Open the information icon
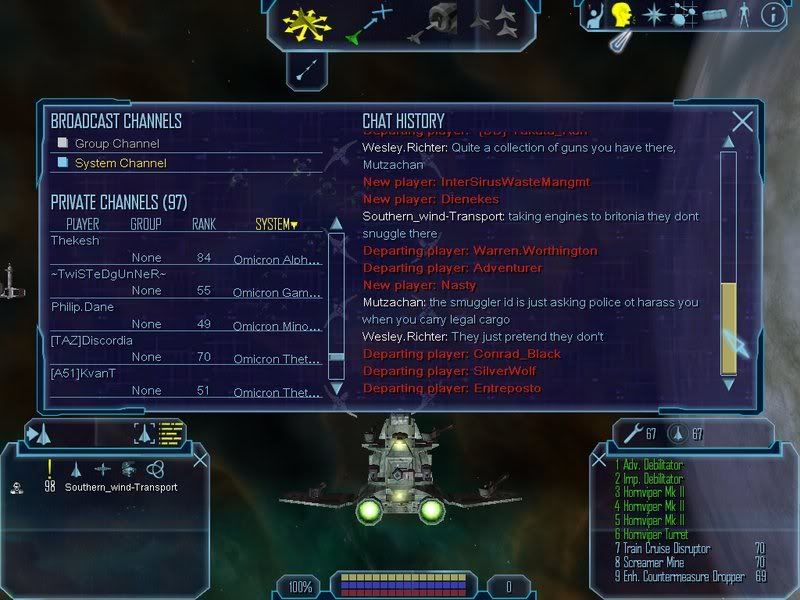800x600 pixels. coord(772,15)
